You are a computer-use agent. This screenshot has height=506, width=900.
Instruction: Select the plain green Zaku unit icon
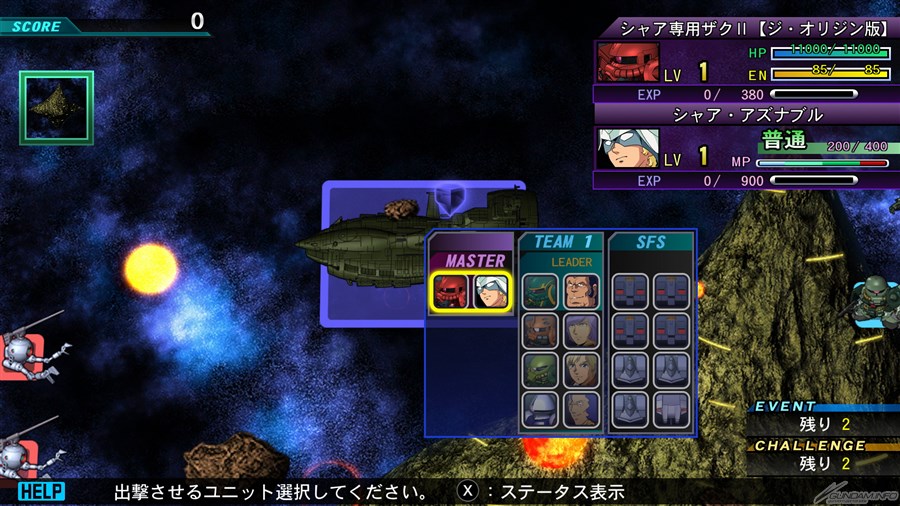tap(540, 370)
